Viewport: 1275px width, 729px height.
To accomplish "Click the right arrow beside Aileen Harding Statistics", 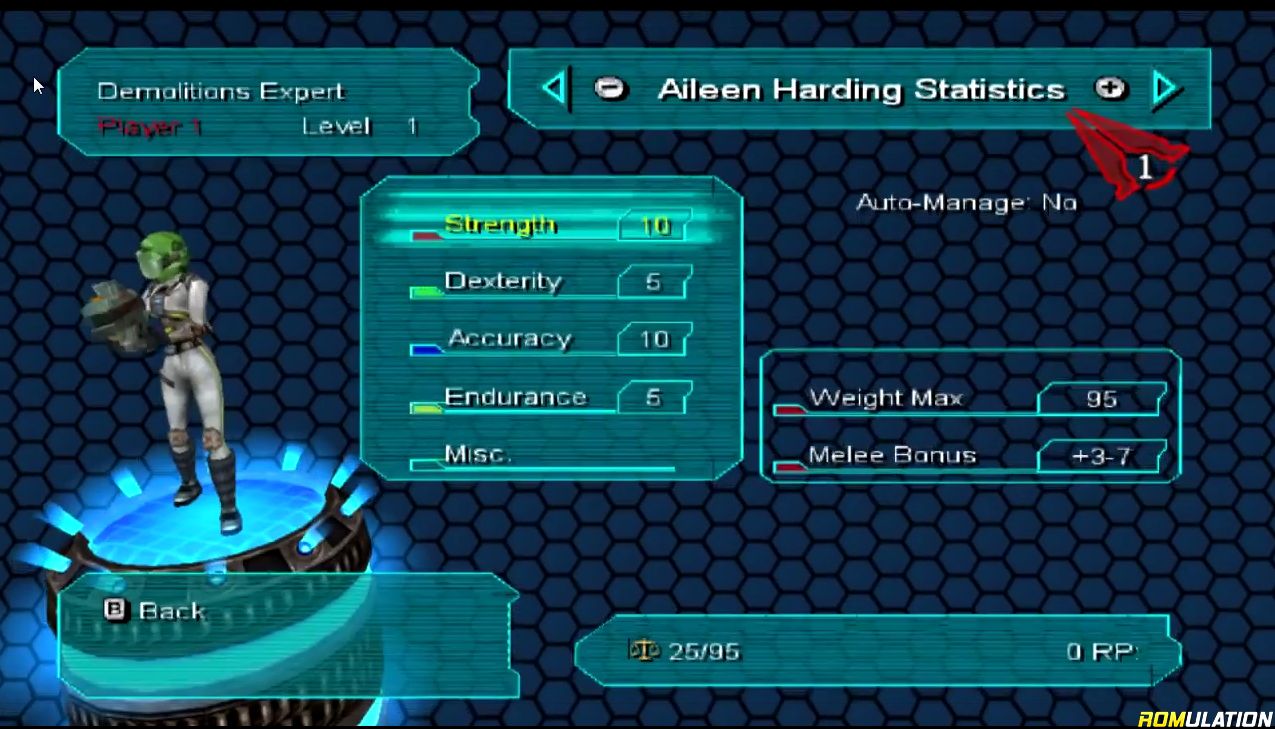I will (1164, 89).
